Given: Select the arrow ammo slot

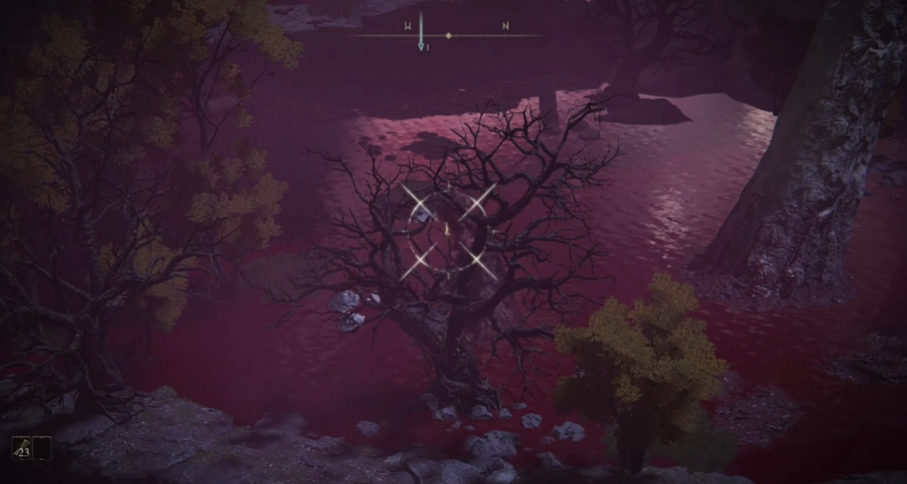Looking at the screenshot, I should click(20, 449).
